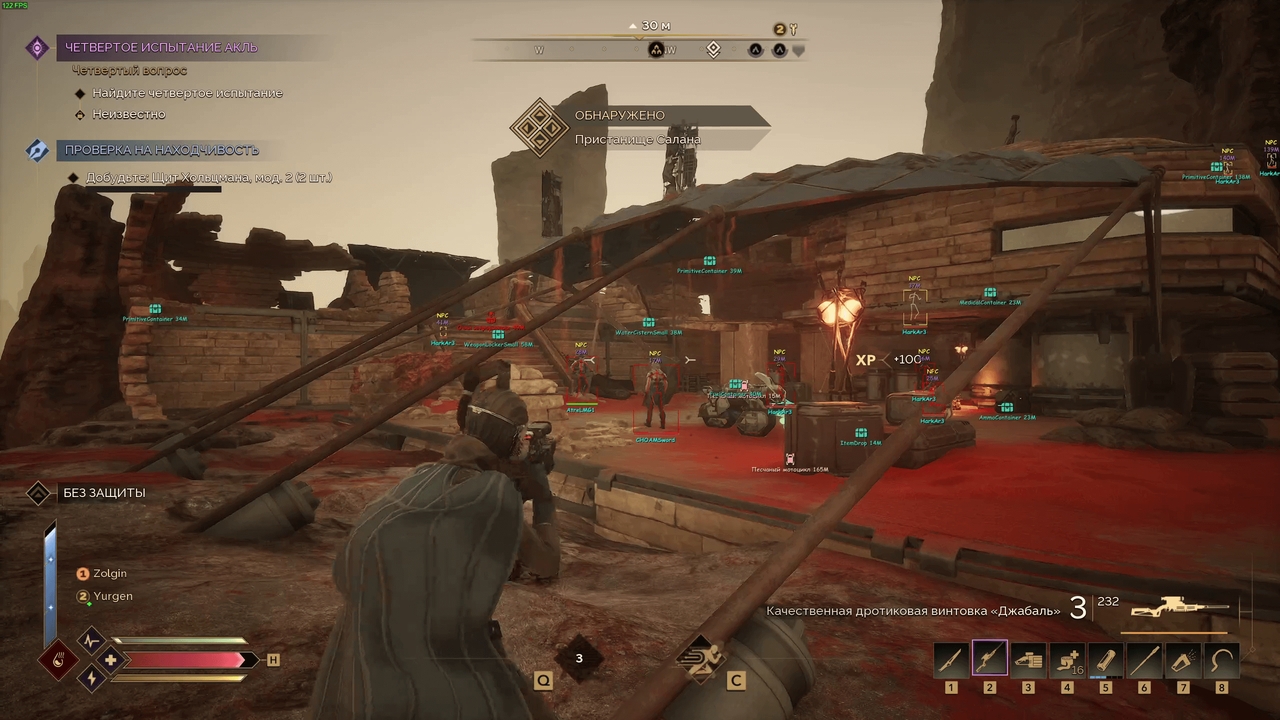Select the Jabal dart rifle in slot 2
The width and height of the screenshot is (1280, 720).
click(x=988, y=657)
